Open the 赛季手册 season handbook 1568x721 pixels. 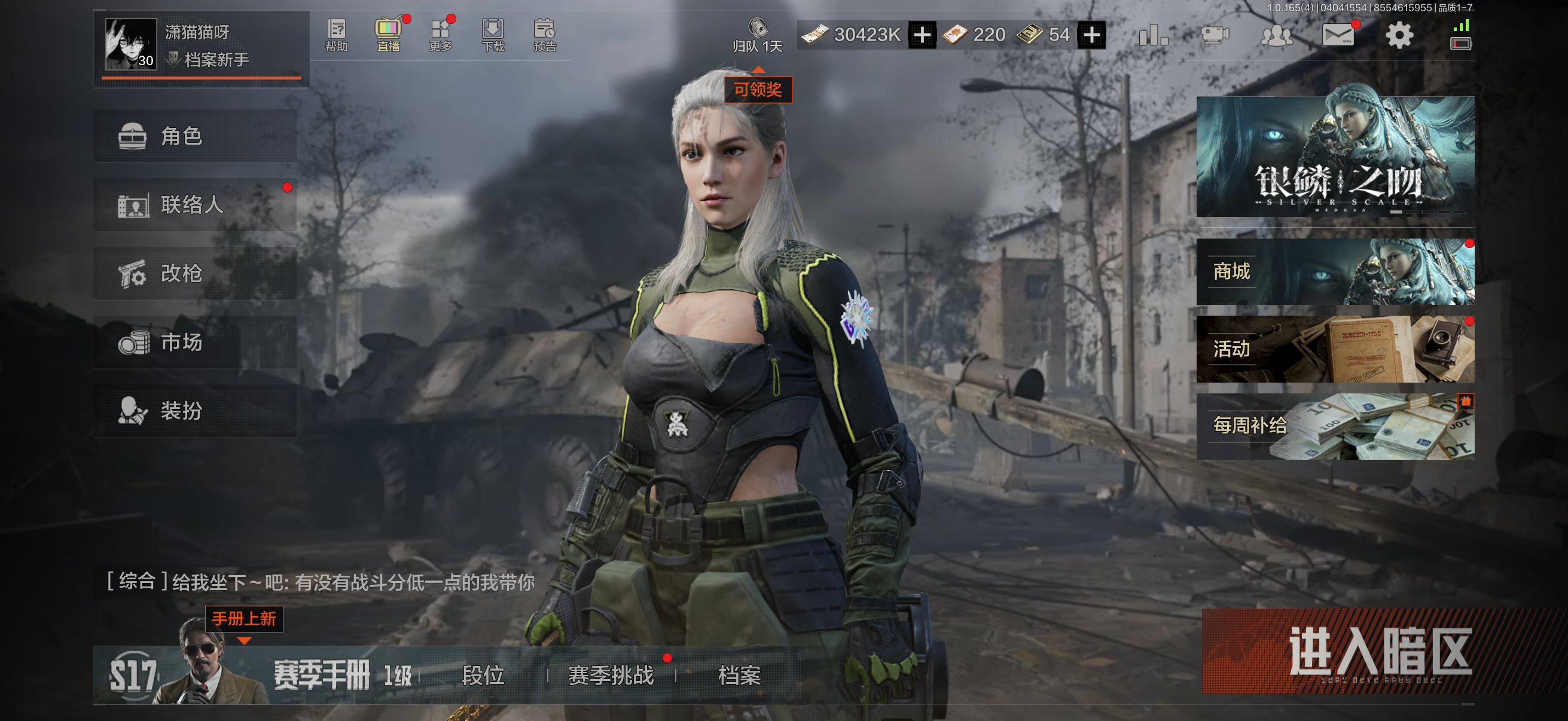pyautogui.click(x=321, y=676)
